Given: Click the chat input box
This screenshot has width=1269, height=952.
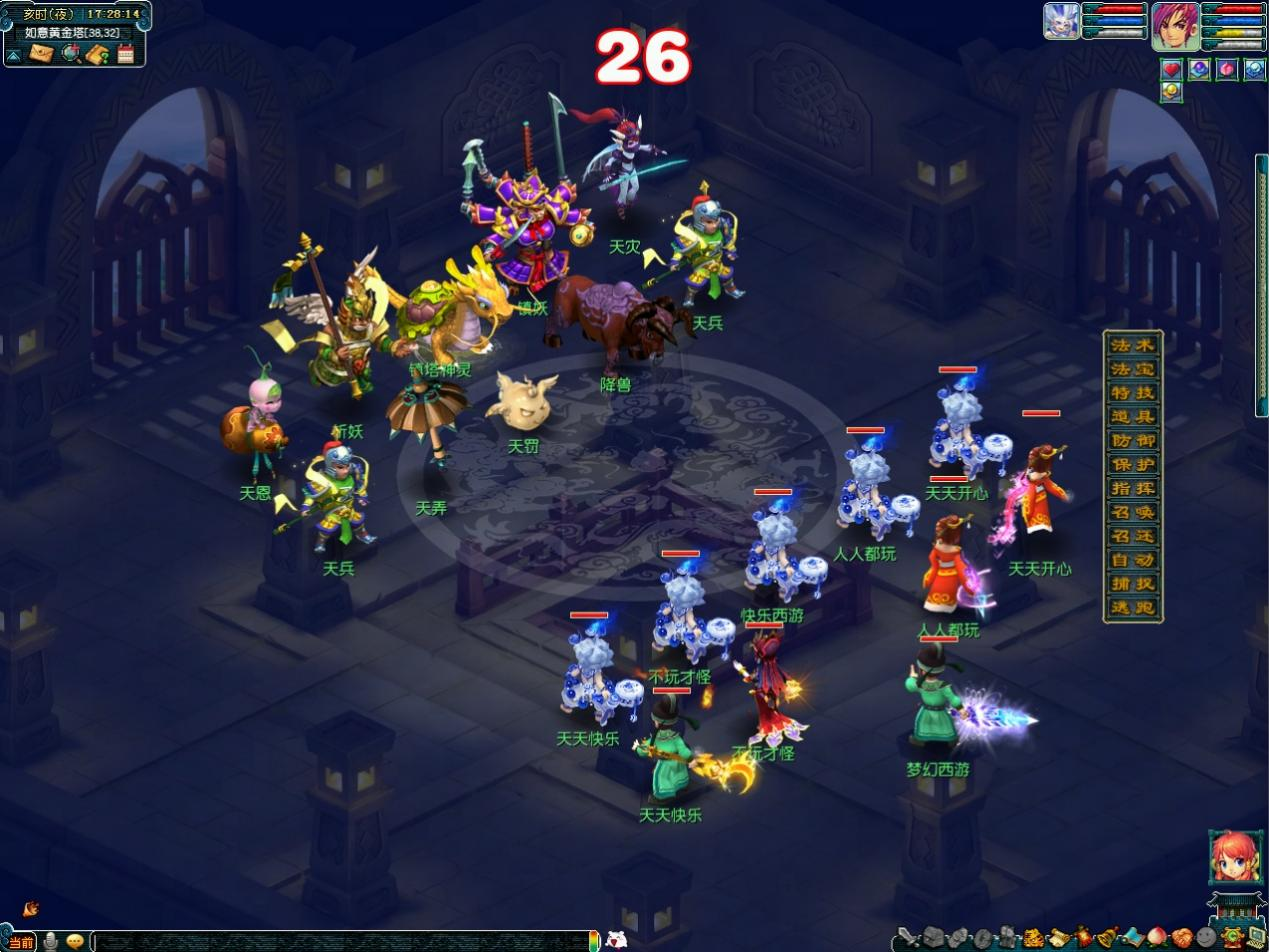Looking at the screenshot, I should coord(340,941).
